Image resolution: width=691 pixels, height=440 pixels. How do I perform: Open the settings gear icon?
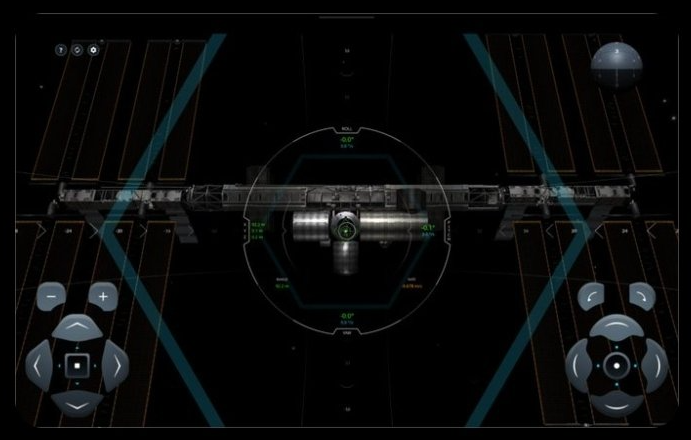[x=93, y=49]
